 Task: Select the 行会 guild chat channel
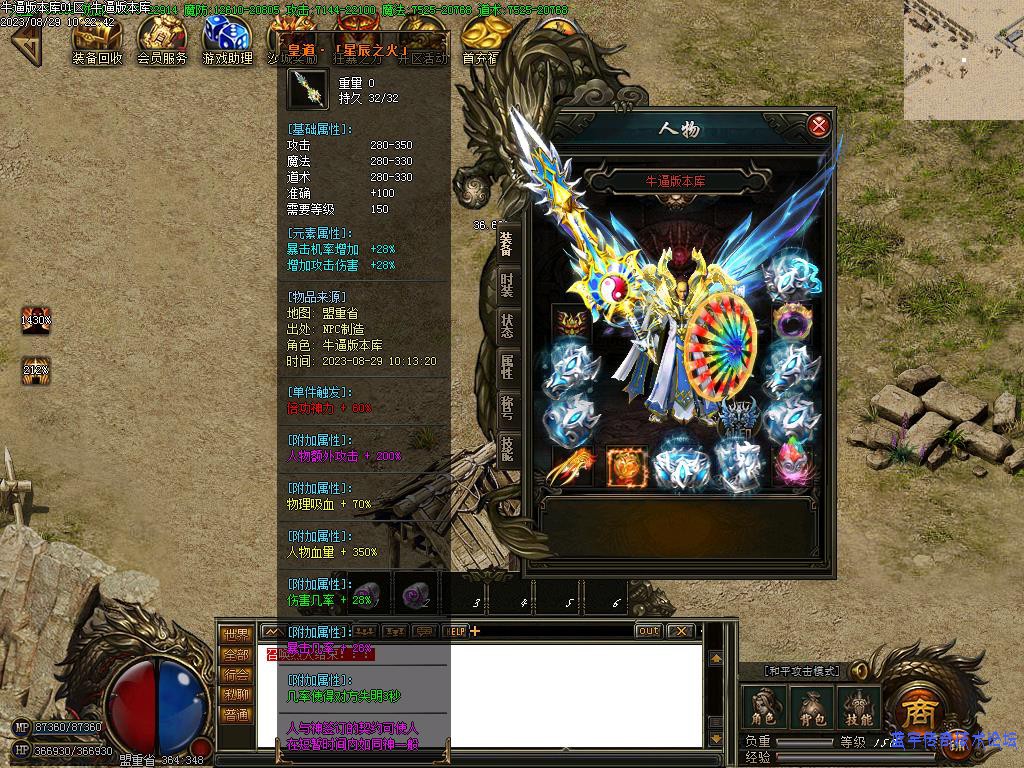236,675
